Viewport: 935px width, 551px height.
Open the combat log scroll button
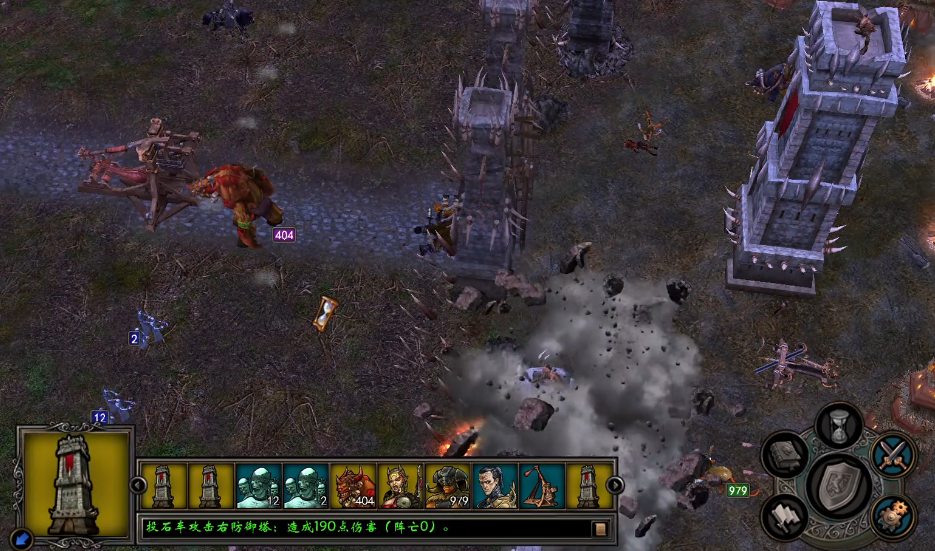(x=600, y=528)
